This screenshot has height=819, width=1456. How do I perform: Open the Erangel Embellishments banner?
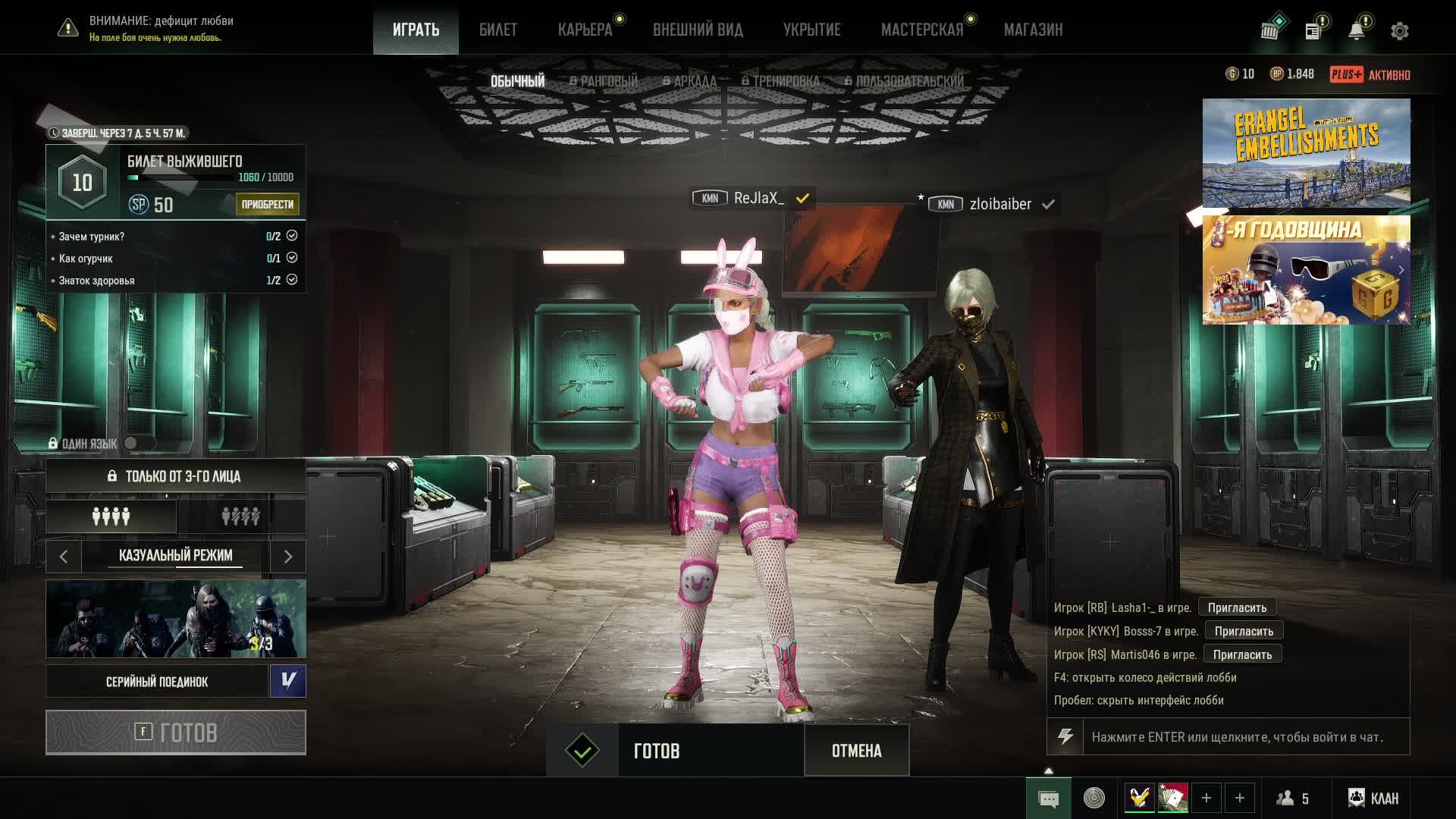1306,153
